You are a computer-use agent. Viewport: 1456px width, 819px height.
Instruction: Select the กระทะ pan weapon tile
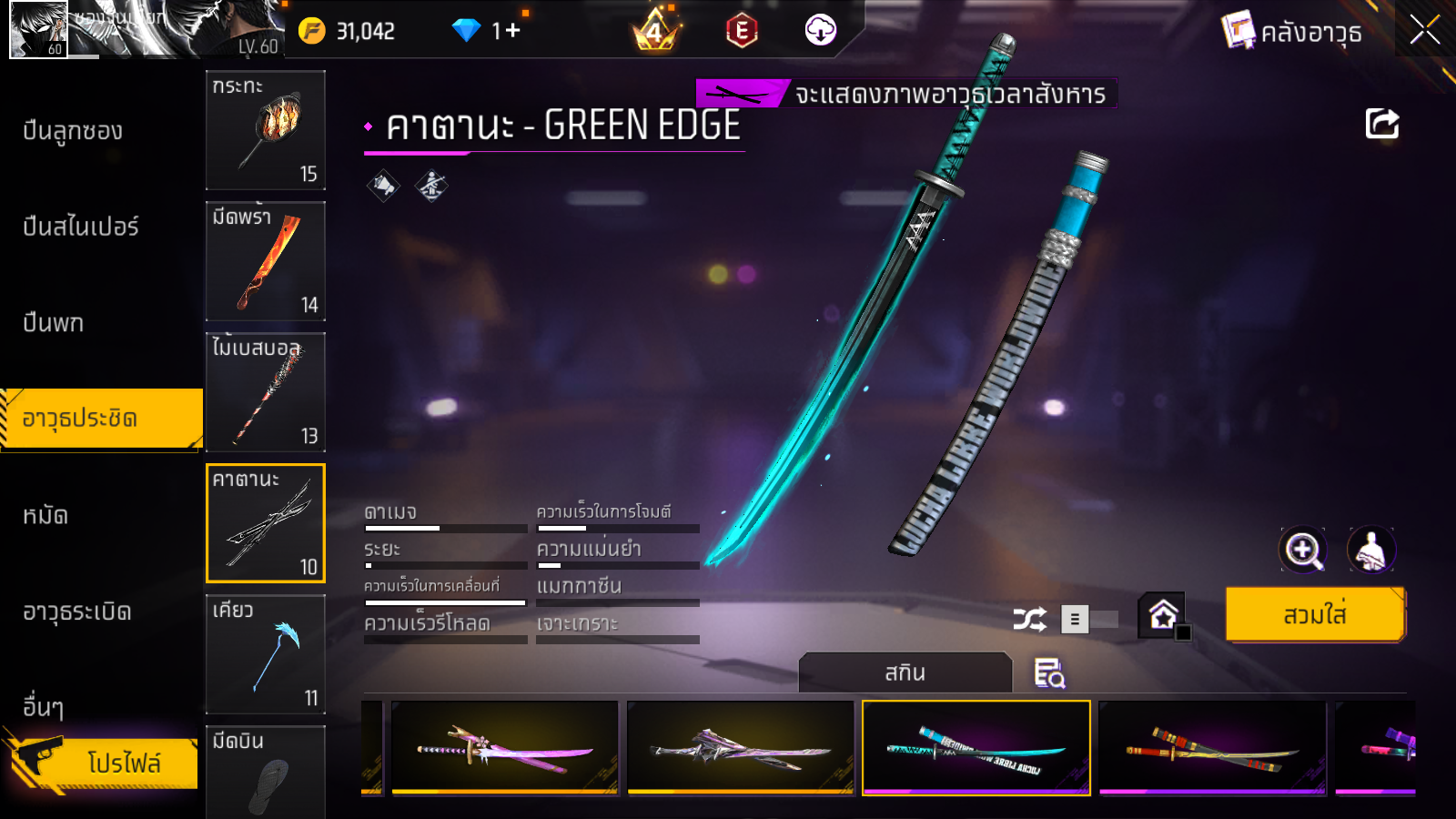(266, 130)
